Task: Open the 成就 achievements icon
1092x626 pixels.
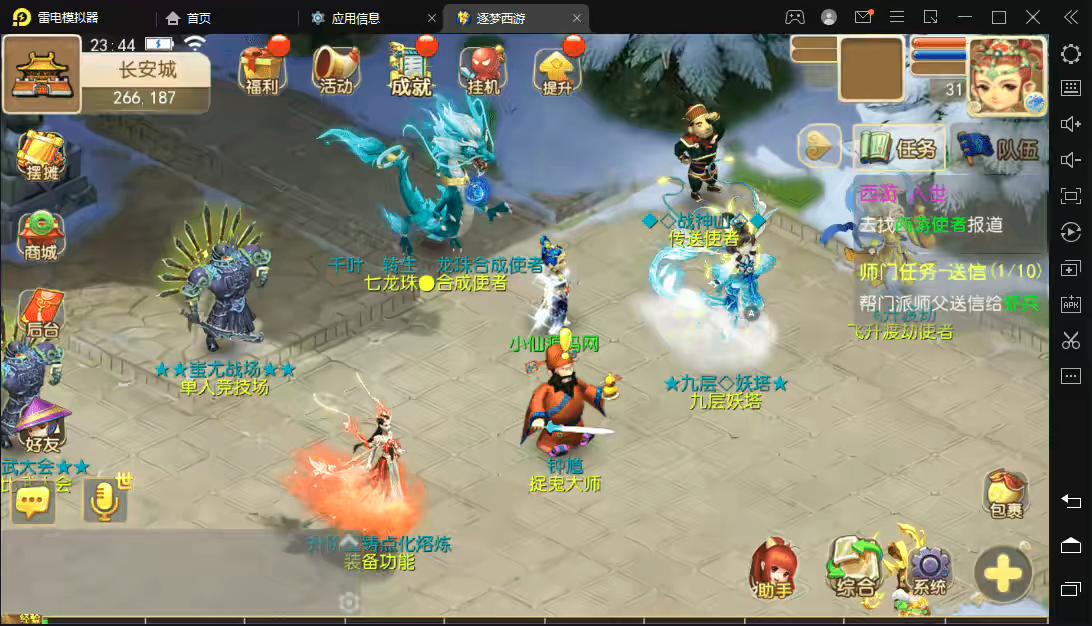Action: pos(410,68)
